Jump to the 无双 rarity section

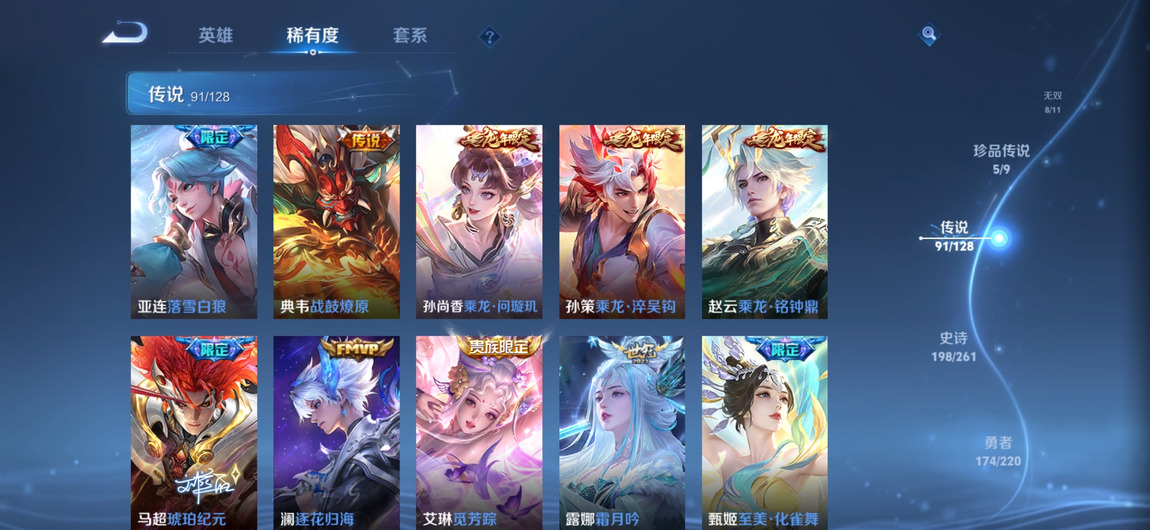[1053, 102]
